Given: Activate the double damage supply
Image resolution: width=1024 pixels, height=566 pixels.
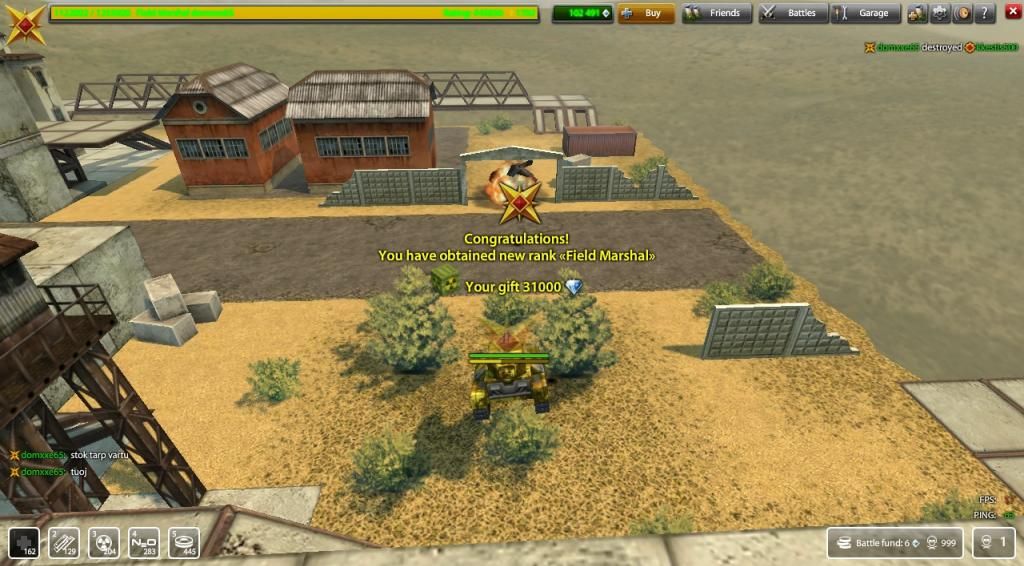Looking at the screenshot, I should tap(104, 541).
